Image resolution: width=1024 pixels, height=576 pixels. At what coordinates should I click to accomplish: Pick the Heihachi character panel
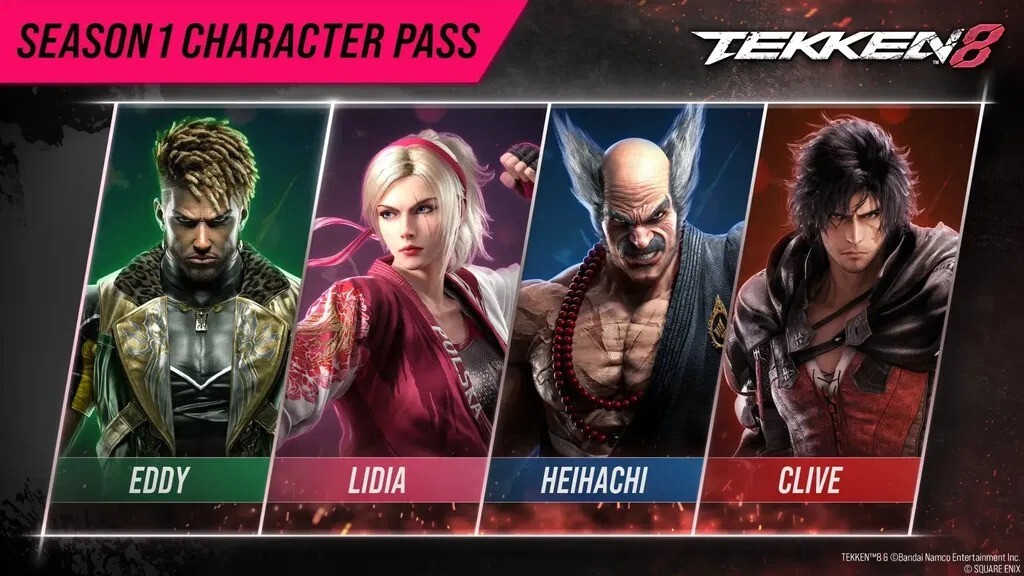coord(624,300)
